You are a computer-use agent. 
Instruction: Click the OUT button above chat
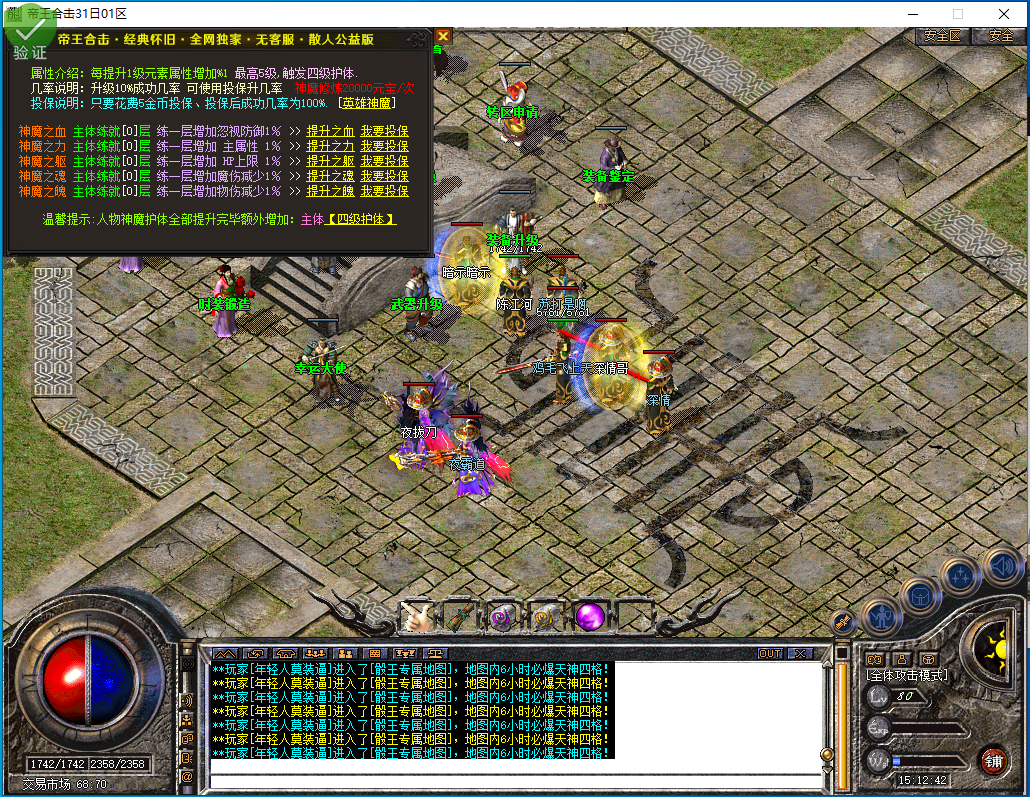pyautogui.click(x=770, y=653)
